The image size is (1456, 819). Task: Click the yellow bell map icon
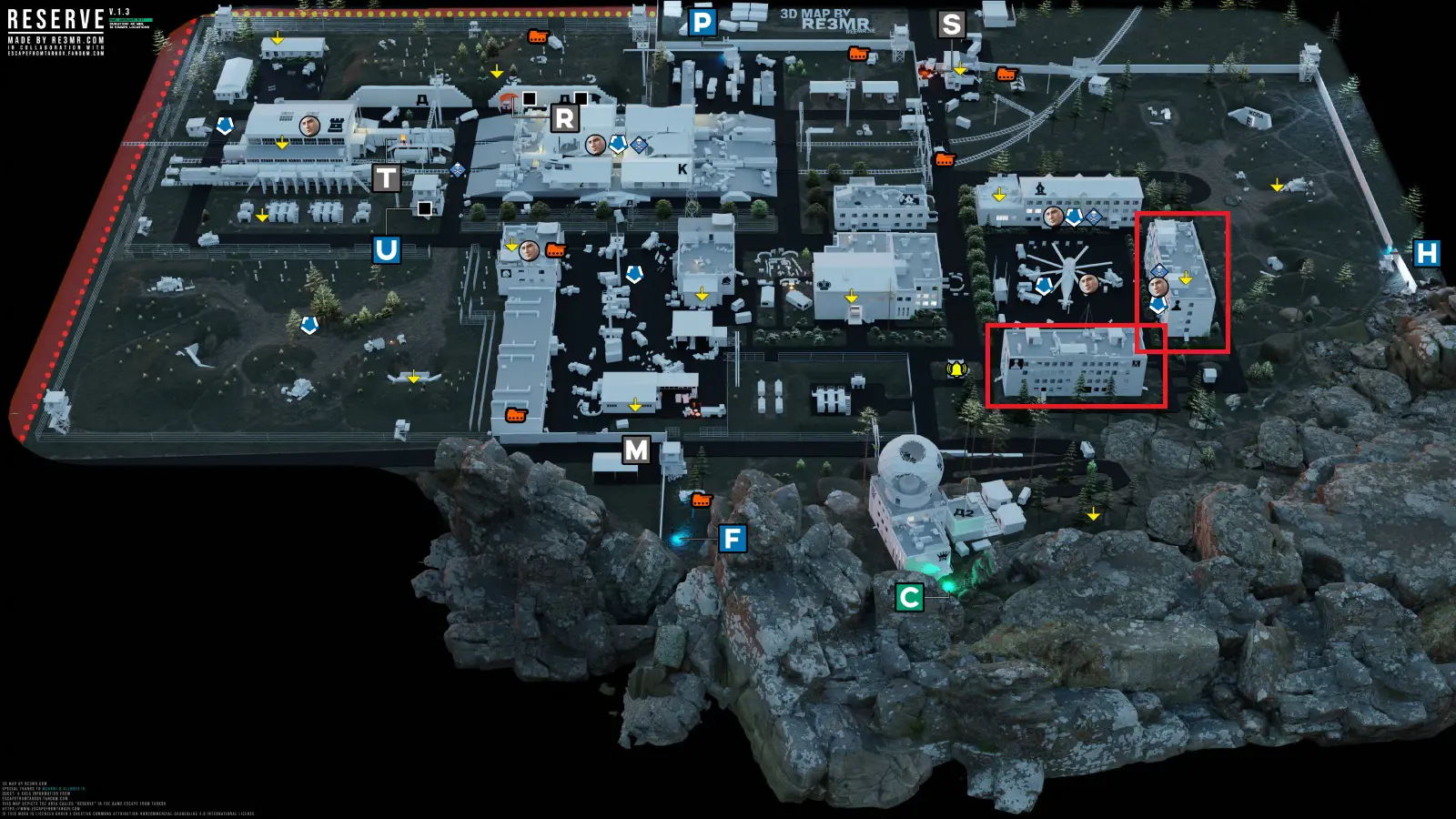click(x=956, y=369)
